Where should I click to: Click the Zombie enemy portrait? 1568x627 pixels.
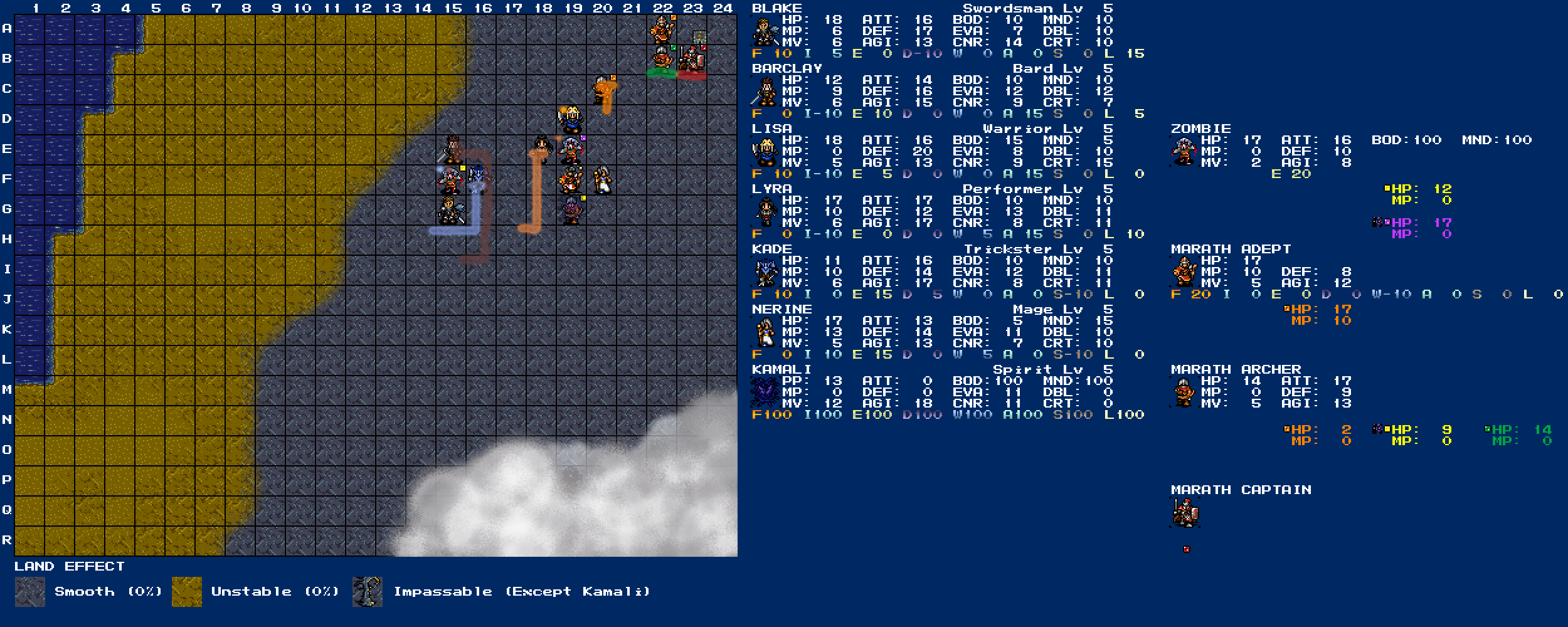coord(1184,152)
